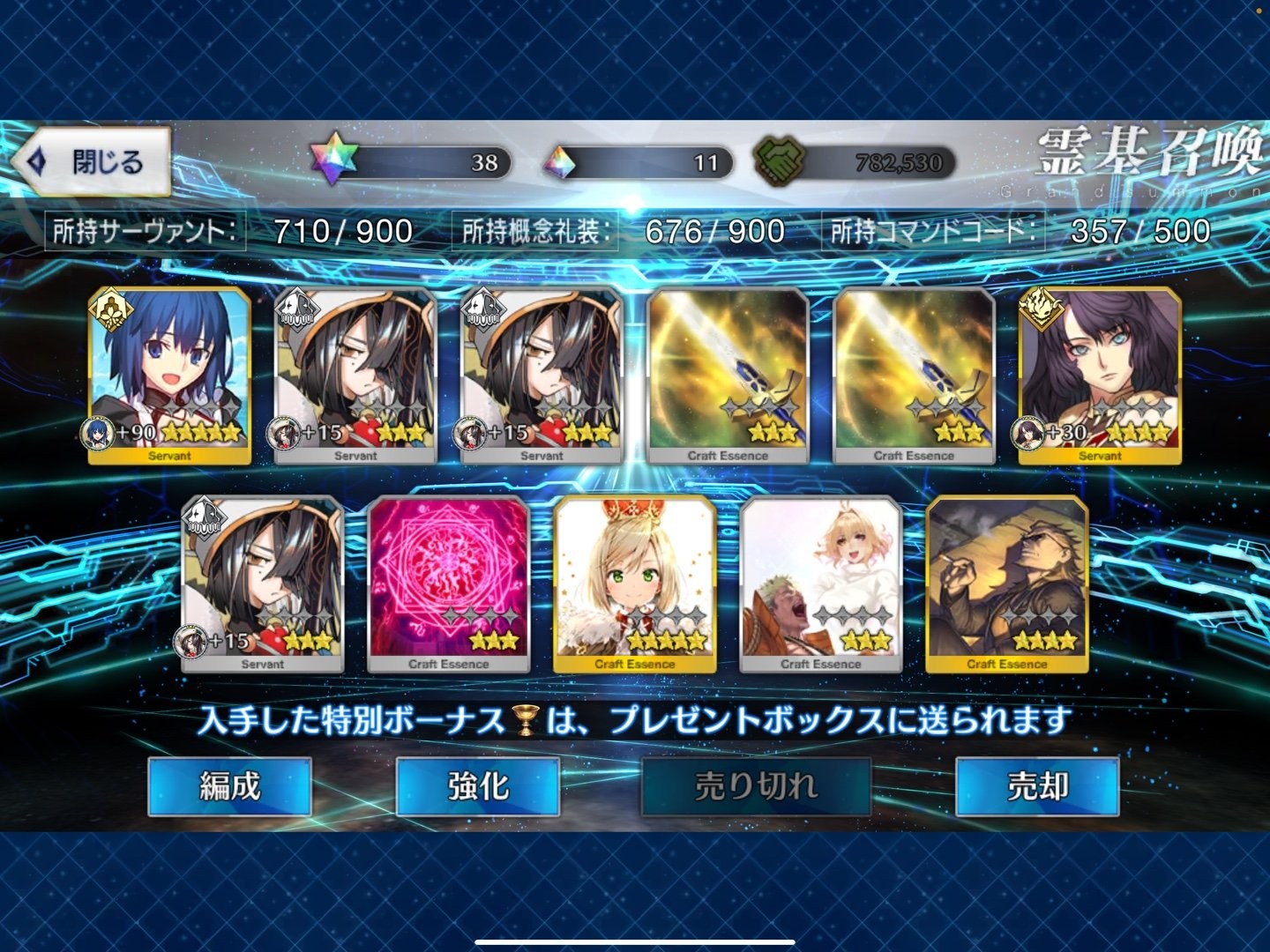Open the 編成 party formation button
The image size is (1270, 952).
(229, 785)
